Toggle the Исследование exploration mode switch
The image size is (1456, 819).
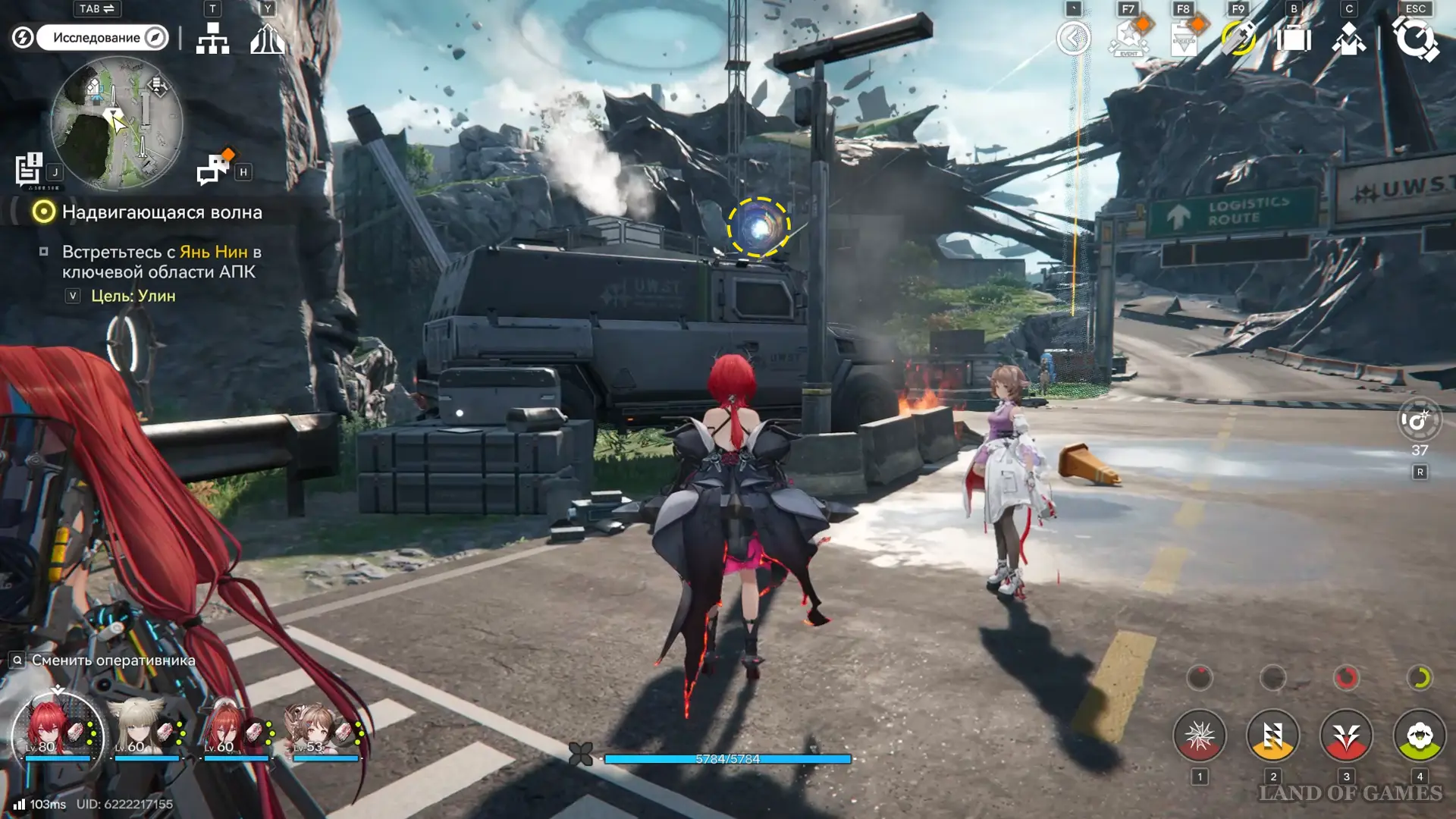coord(102,37)
